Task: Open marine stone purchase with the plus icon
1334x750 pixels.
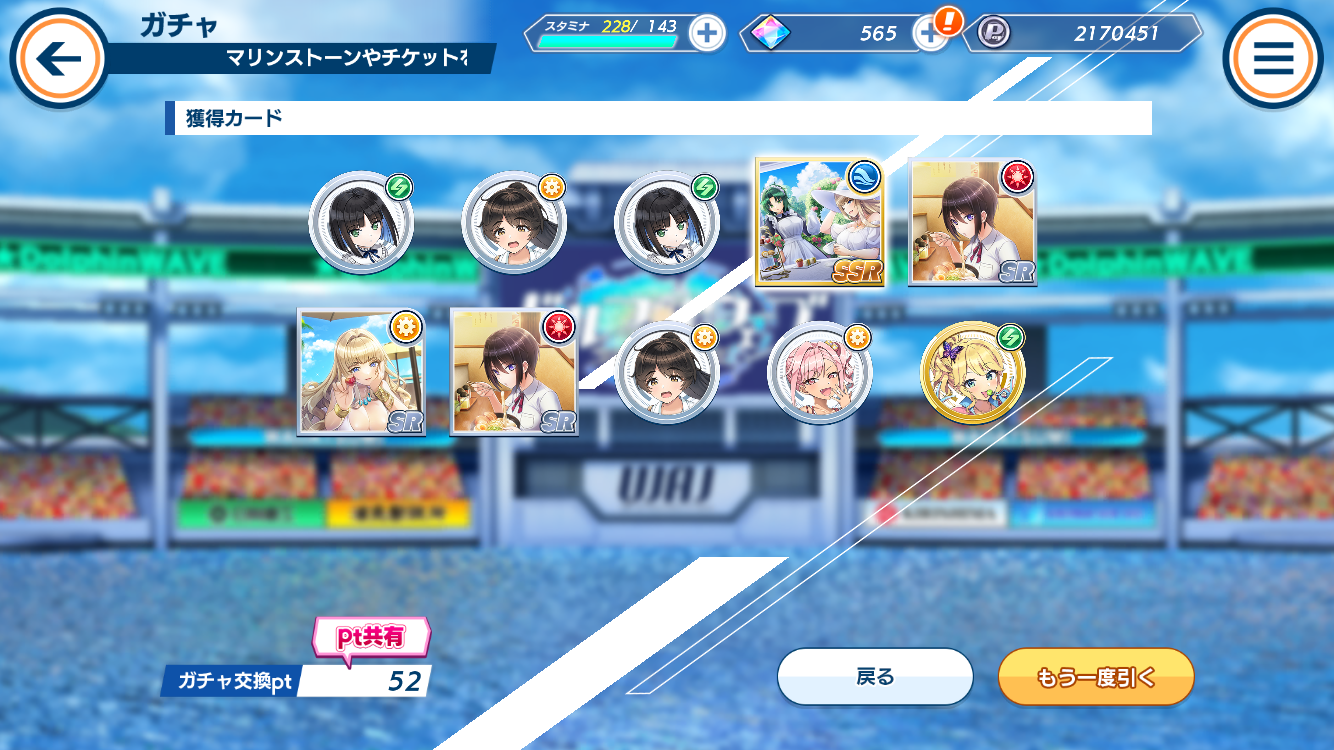Action: 931,33
